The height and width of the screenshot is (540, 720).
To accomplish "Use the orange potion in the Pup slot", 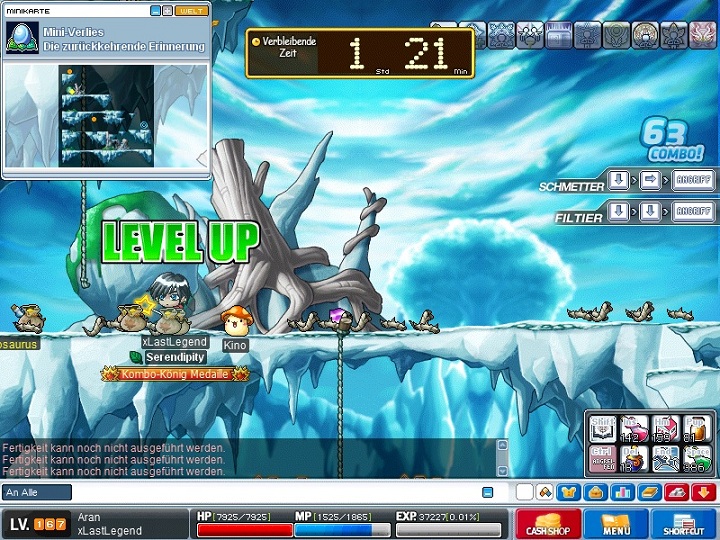I will click(x=697, y=429).
